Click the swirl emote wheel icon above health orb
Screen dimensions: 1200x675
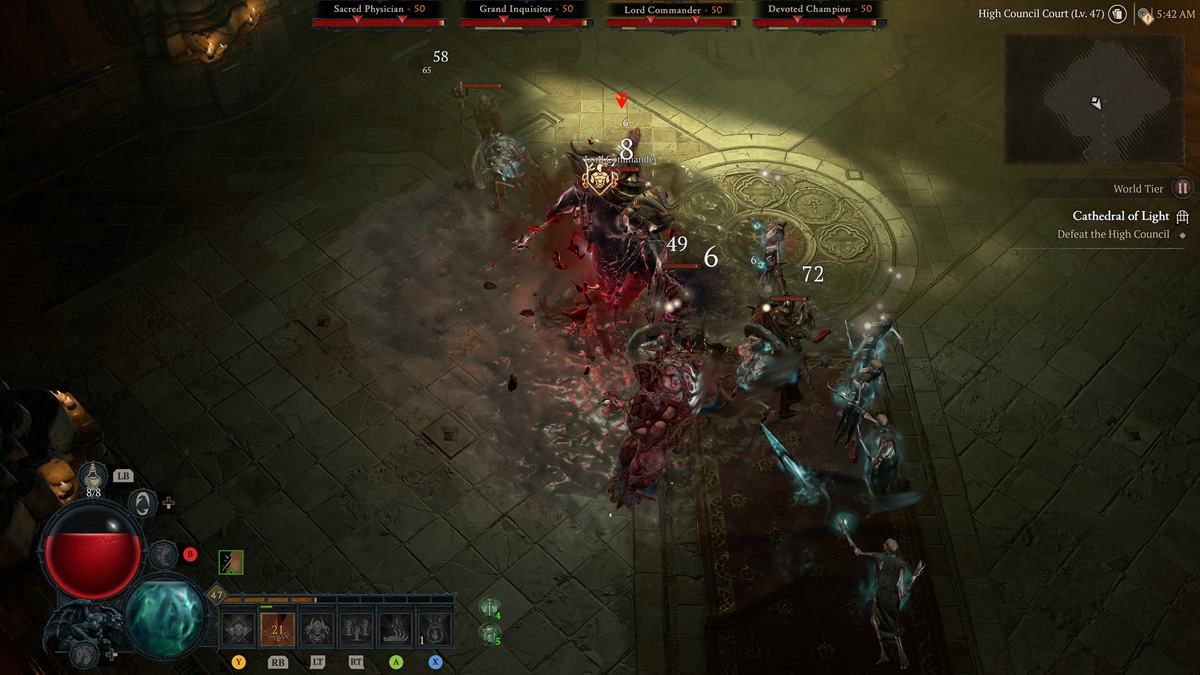click(x=143, y=503)
